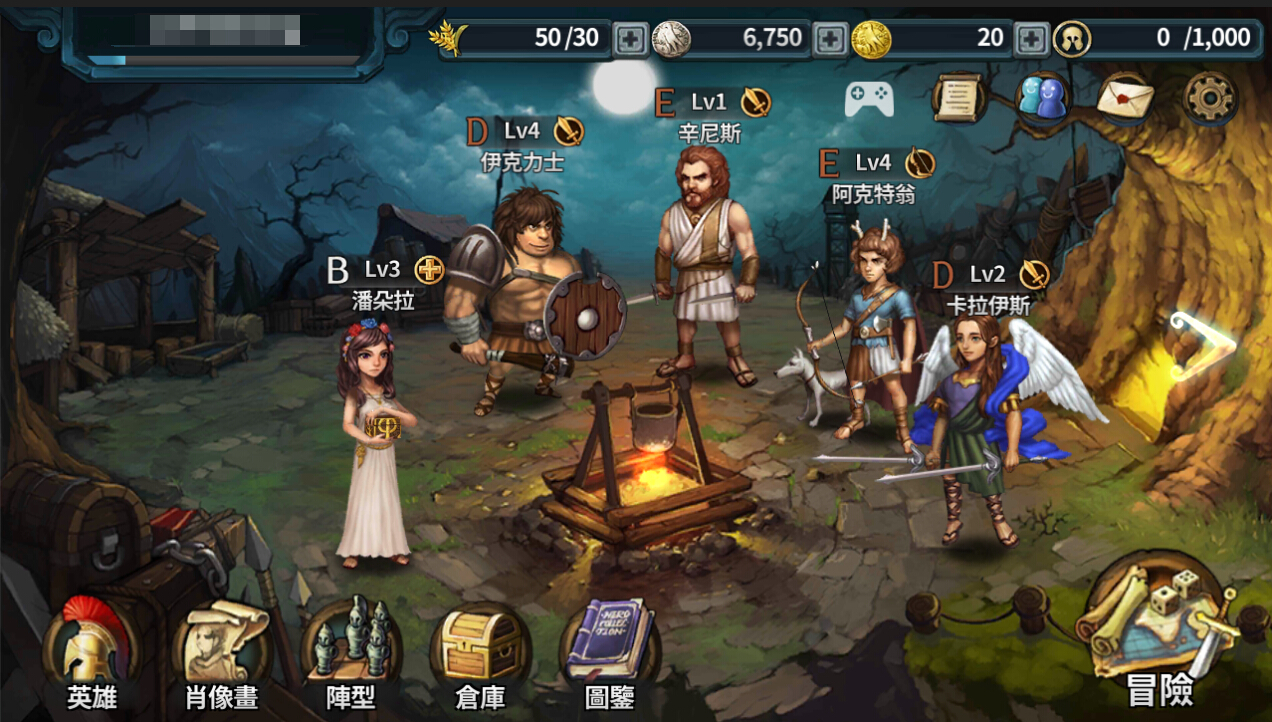Open the gamepad controller icon

click(869, 98)
